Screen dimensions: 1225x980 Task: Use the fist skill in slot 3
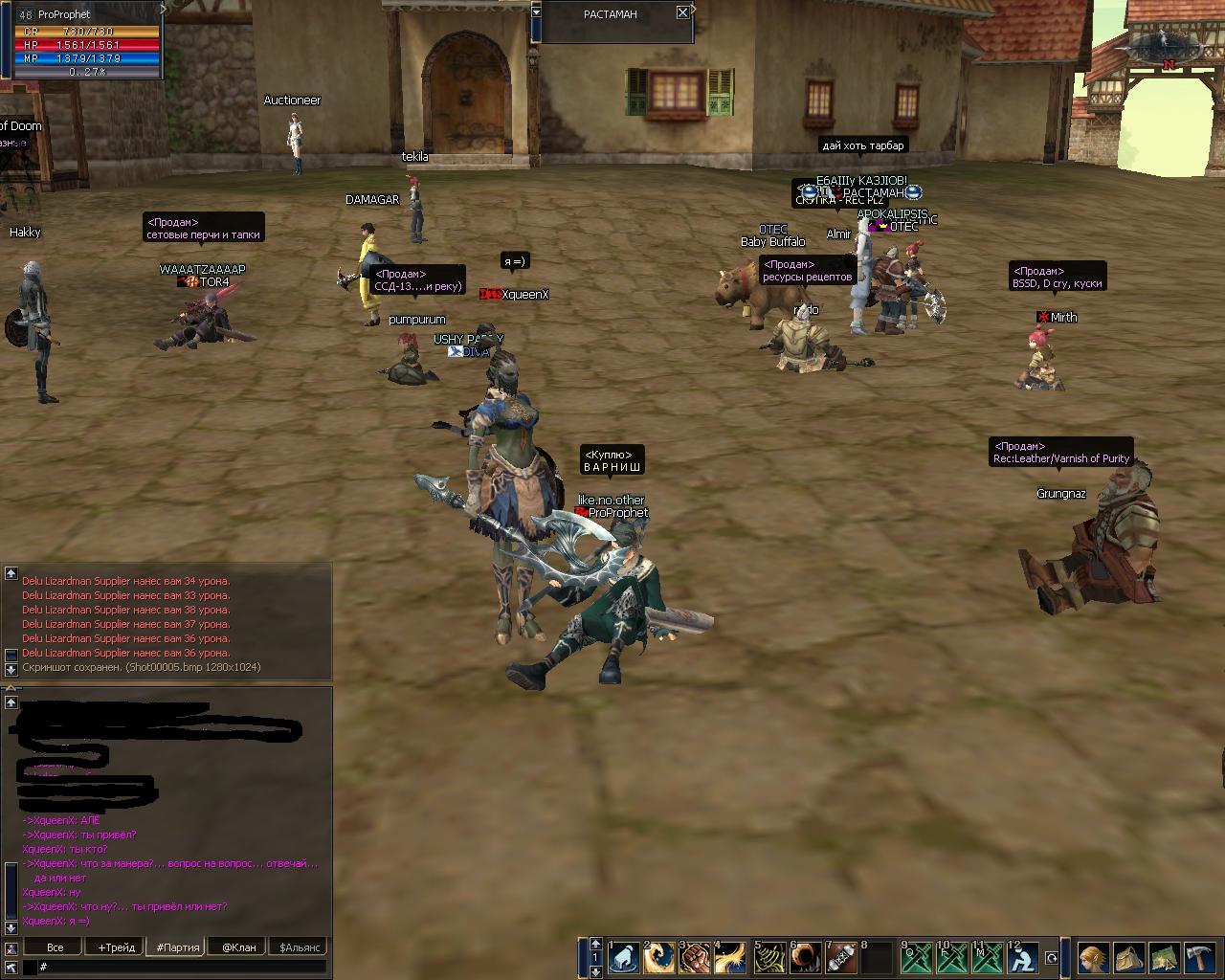point(696,957)
